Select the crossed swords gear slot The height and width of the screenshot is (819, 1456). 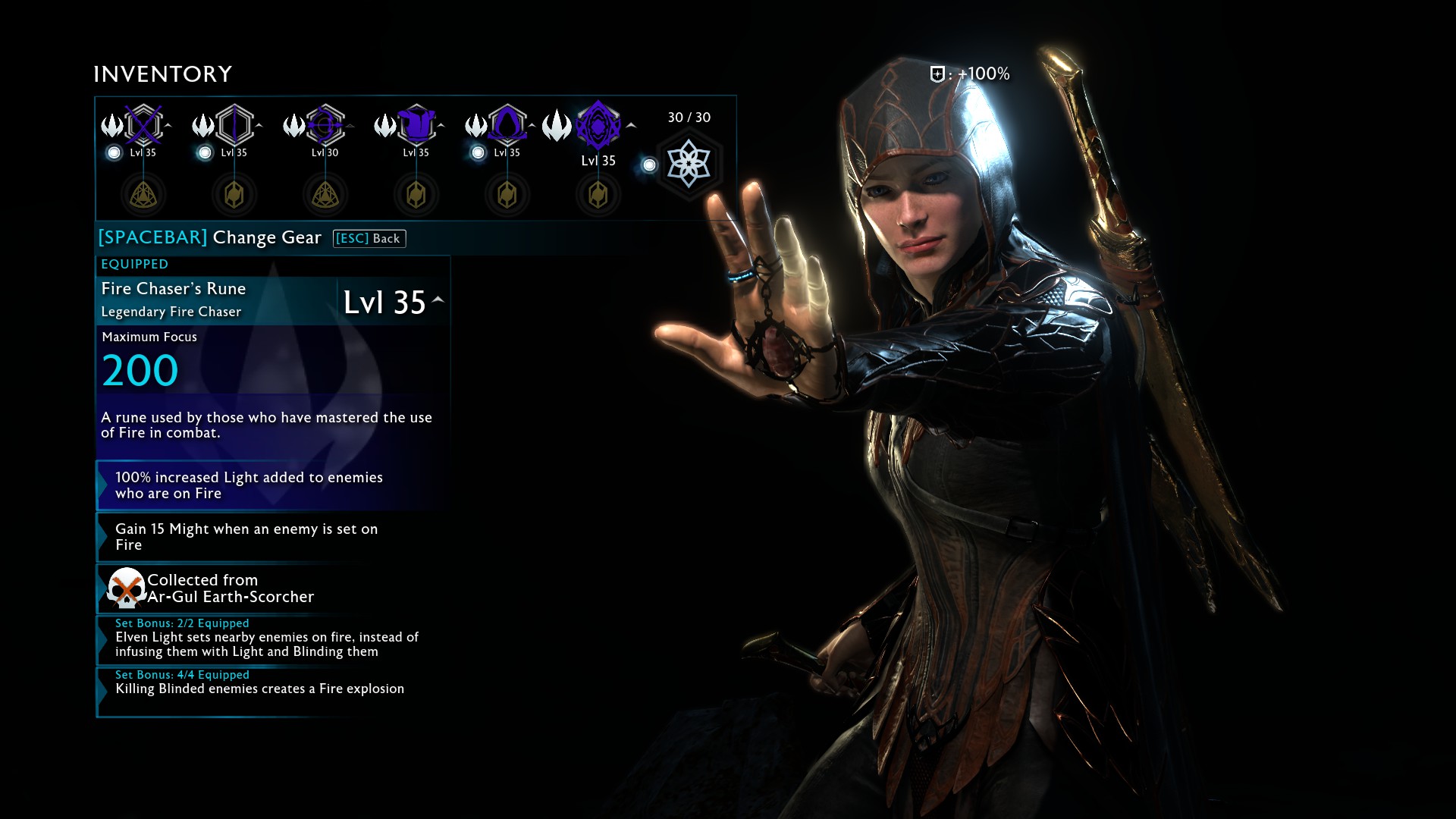click(x=143, y=124)
